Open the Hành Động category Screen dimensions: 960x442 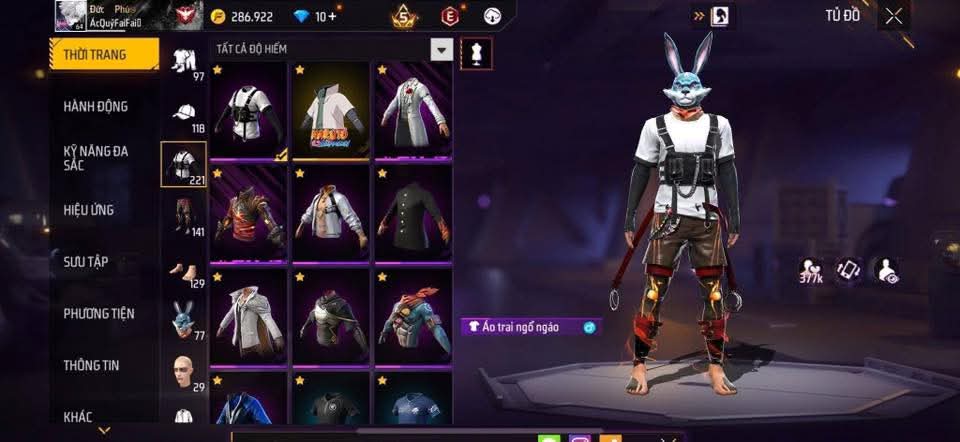tap(96, 106)
